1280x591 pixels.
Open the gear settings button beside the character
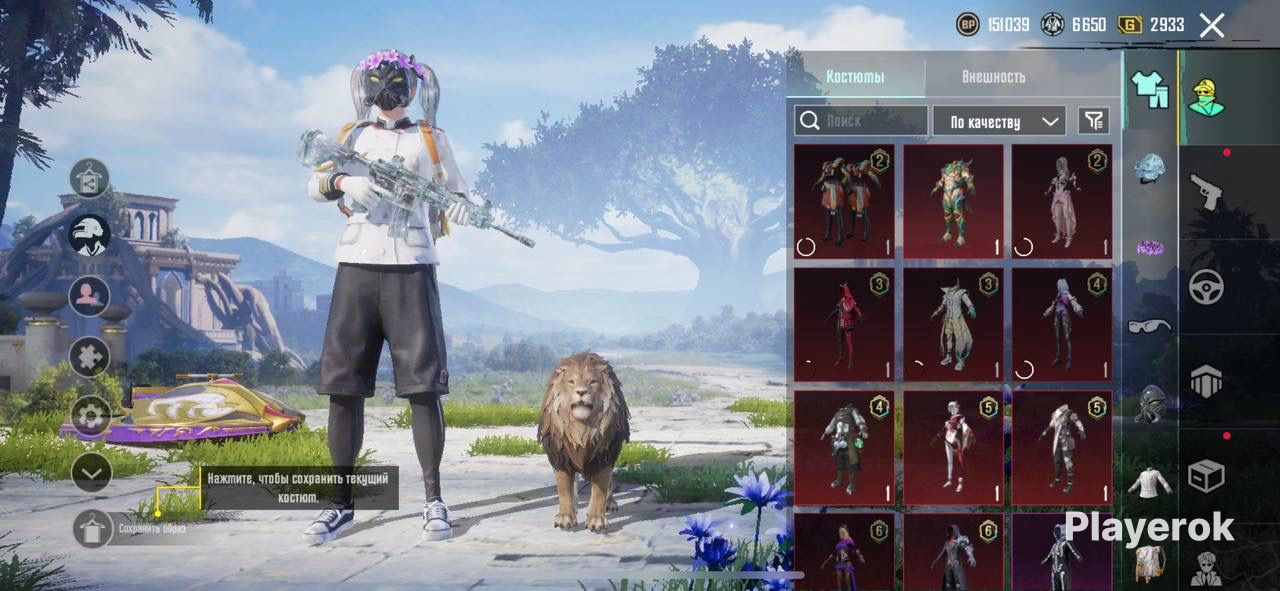click(x=90, y=415)
